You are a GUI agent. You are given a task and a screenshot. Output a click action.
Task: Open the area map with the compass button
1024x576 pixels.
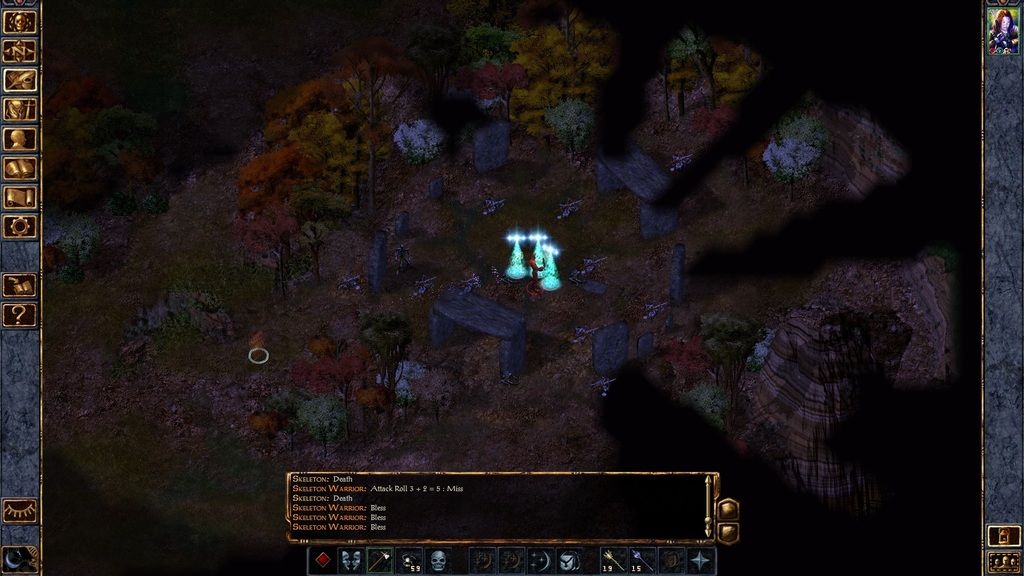(x=20, y=51)
